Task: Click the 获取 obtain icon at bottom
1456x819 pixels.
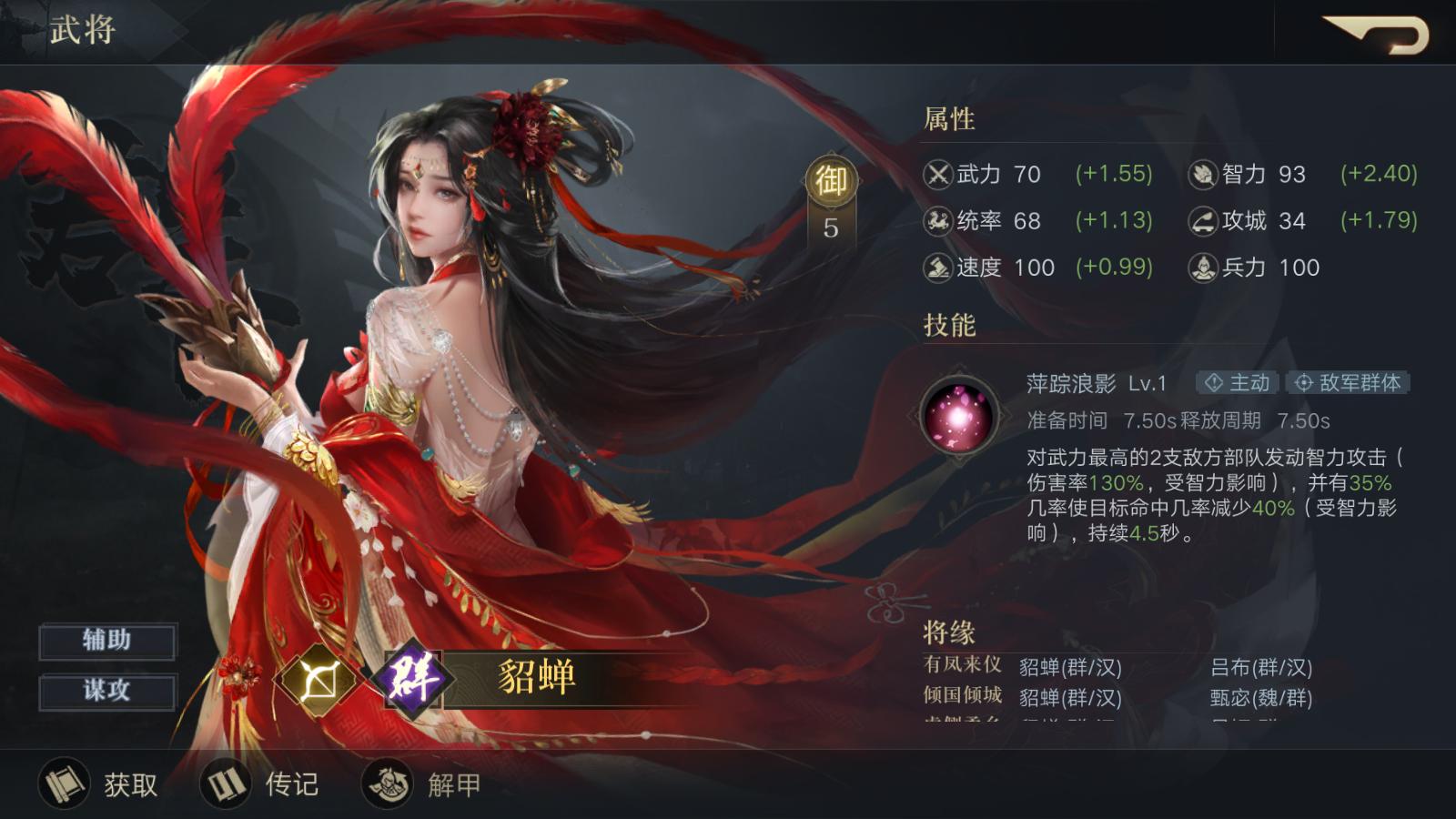Action: pyautogui.click(x=64, y=783)
